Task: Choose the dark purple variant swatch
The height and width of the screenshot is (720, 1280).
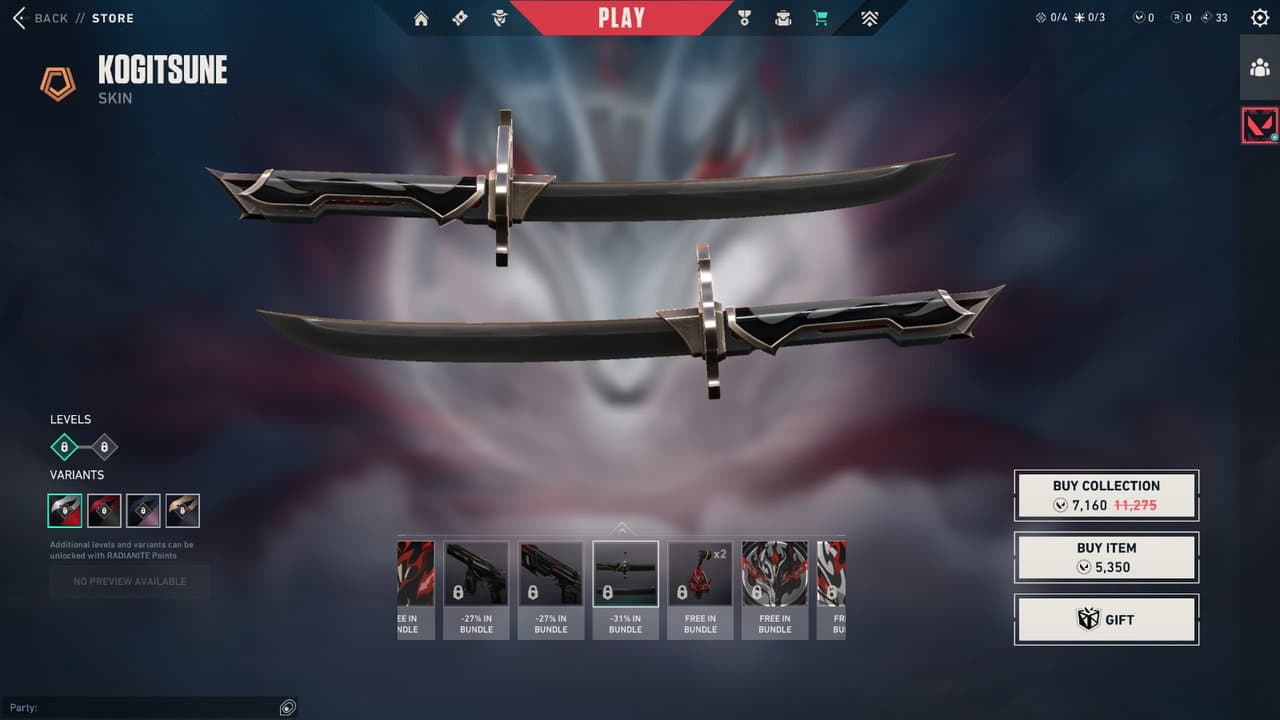Action: (143, 511)
